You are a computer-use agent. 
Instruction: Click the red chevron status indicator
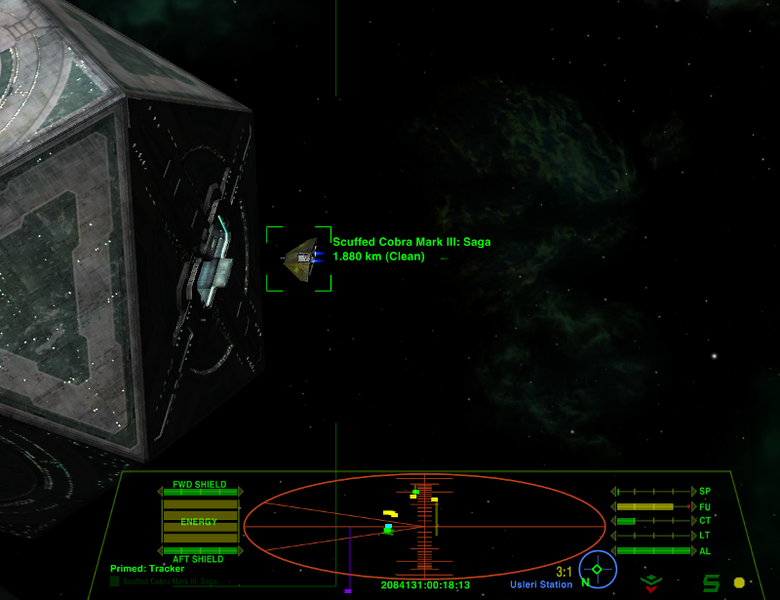651,580
